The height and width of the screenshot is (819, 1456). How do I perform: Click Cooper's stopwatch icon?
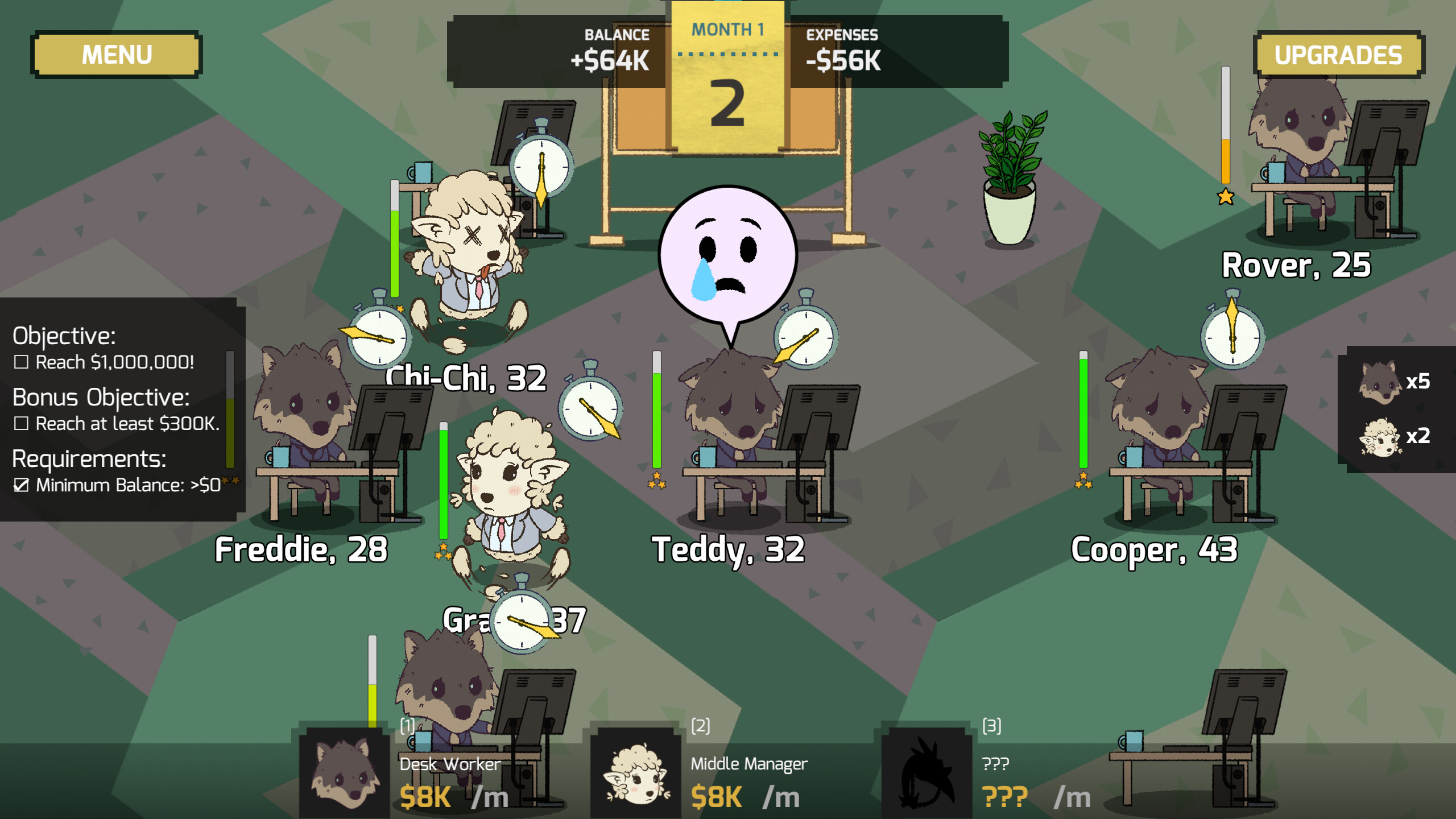pyautogui.click(x=1231, y=338)
